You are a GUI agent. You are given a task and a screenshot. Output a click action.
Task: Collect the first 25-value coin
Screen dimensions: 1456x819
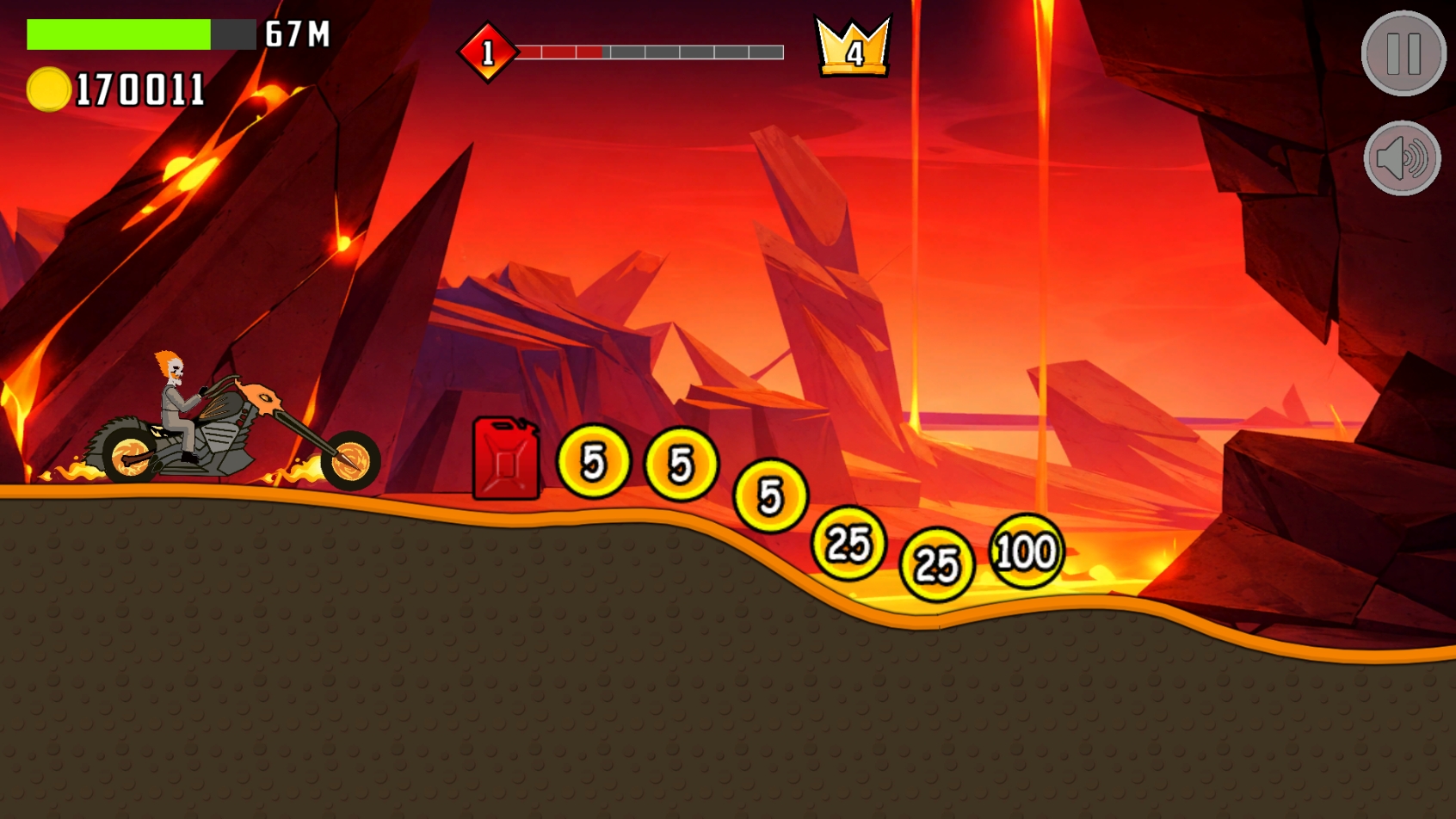coord(848,543)
